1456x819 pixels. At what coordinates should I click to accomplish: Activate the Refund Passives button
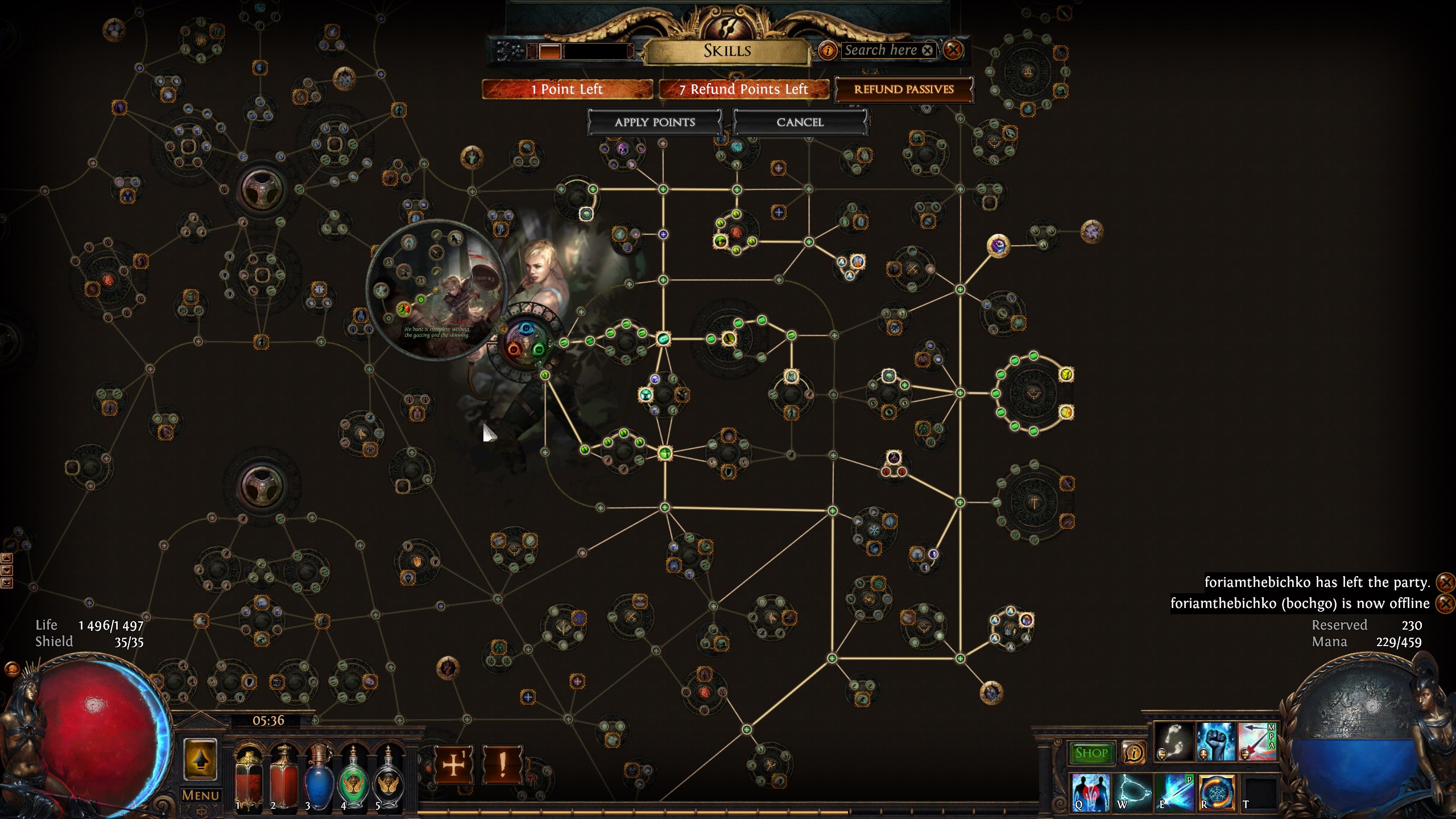point(903,89)
